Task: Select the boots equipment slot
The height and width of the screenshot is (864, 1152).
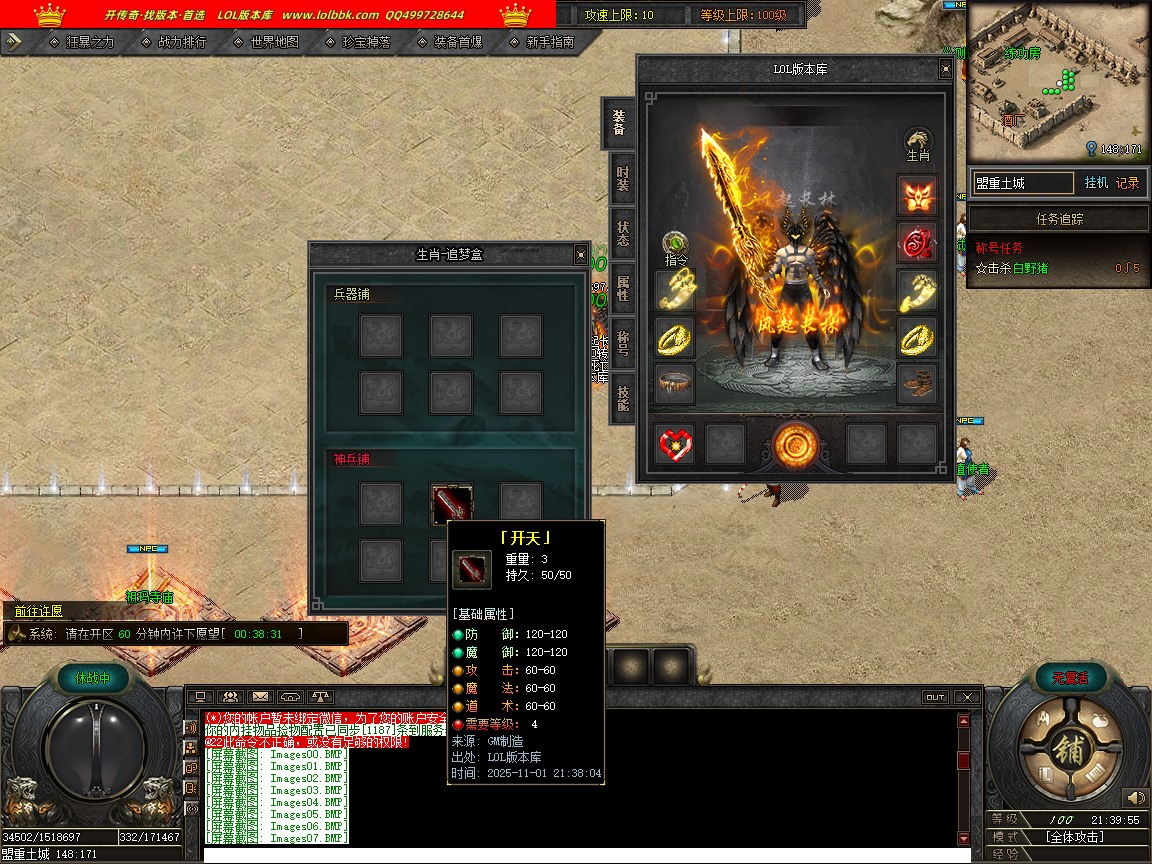Action: click(917, 383)
